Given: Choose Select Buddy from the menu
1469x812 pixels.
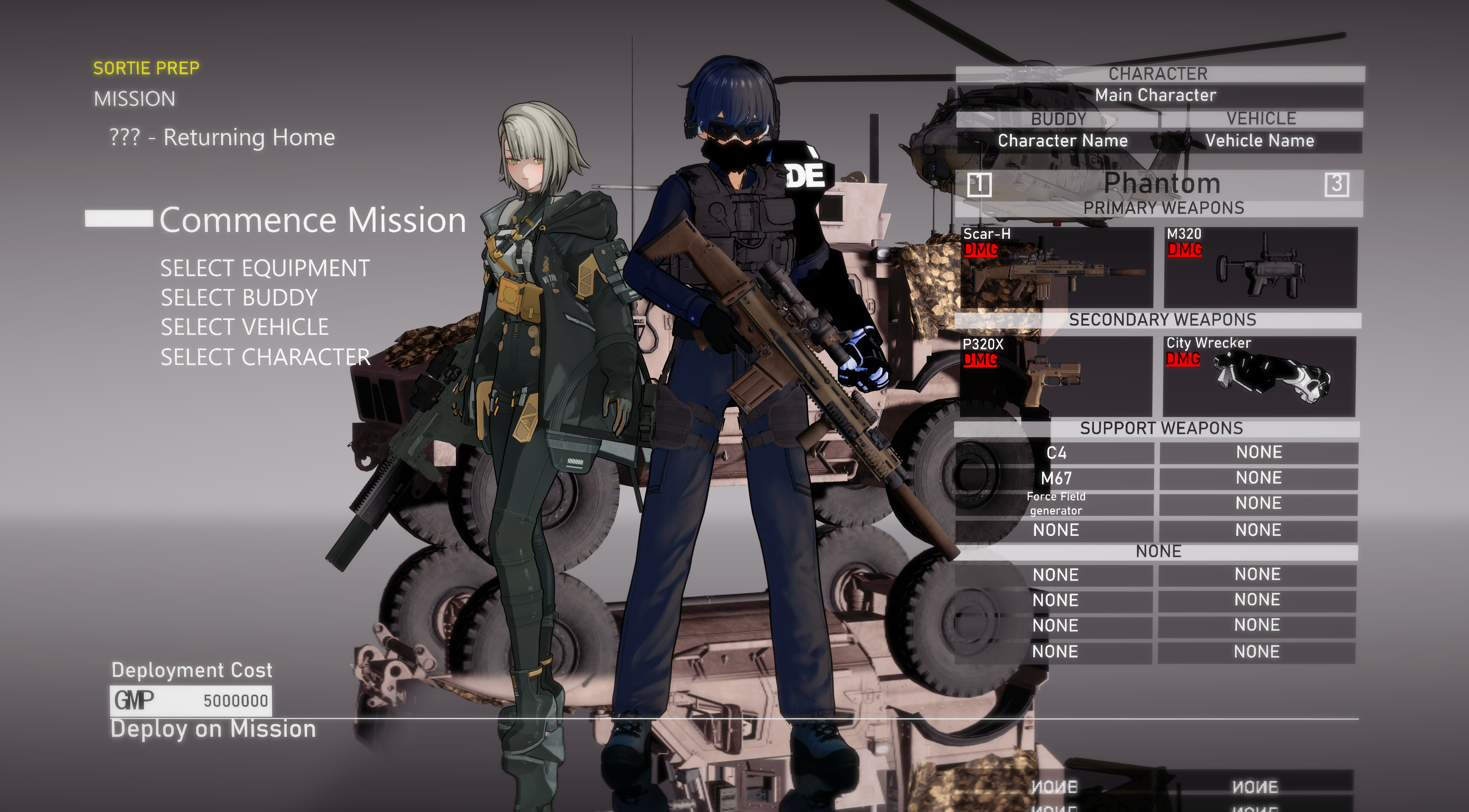Looking at the screenshot, I should tap(238, 297).
